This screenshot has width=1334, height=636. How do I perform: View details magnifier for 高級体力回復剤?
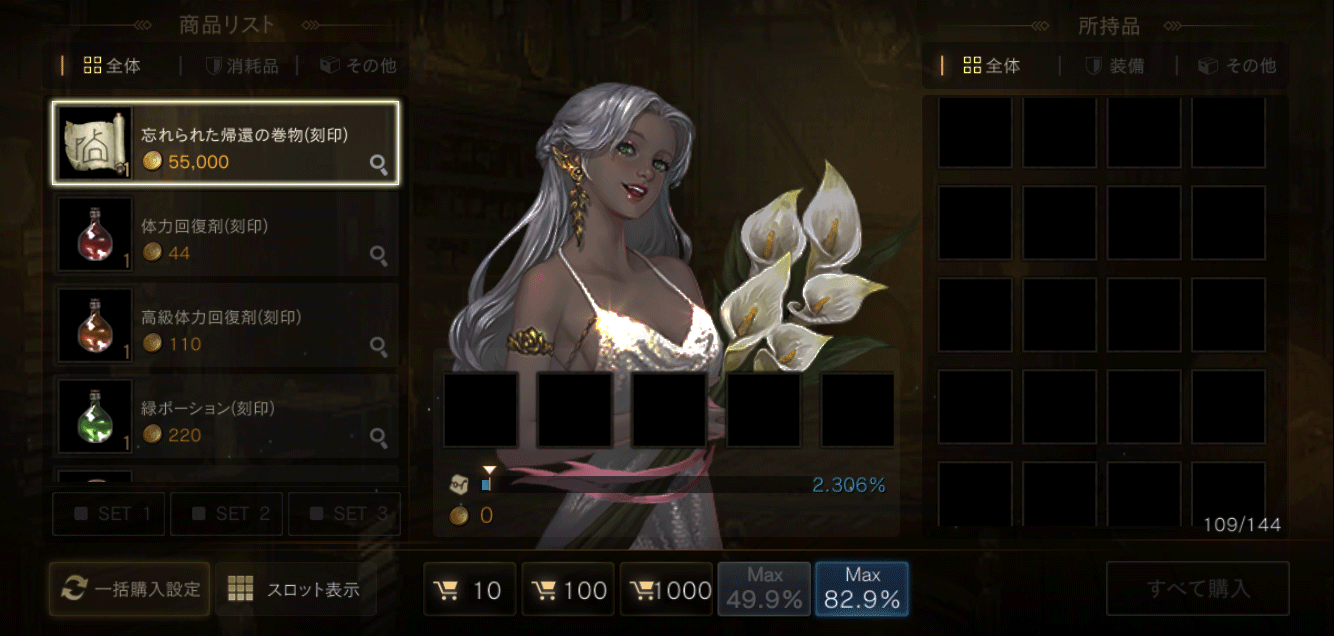379,347
